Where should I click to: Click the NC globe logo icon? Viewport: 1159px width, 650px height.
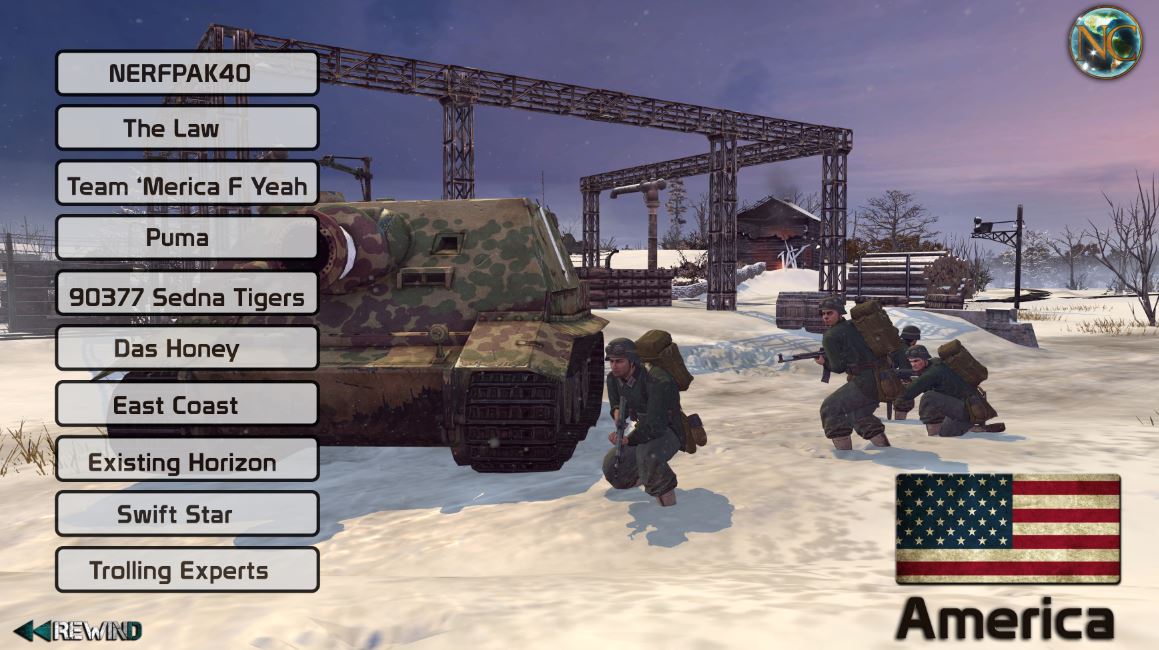click(1105, 42)
